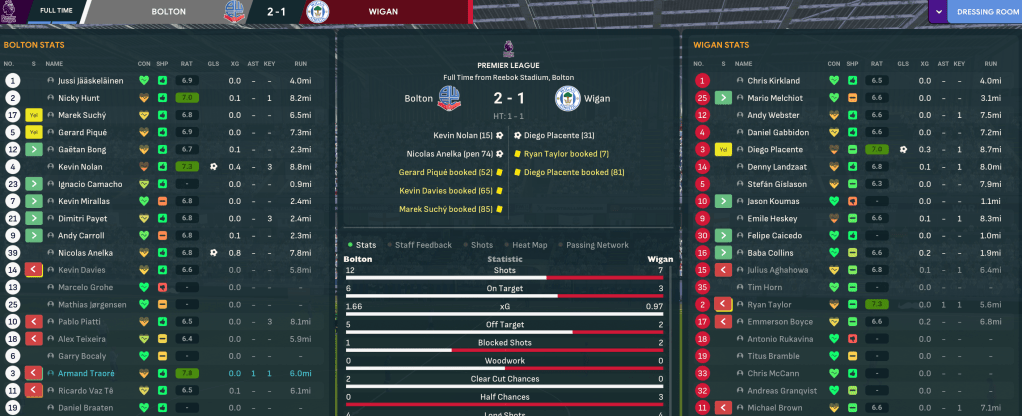
Task: Select Jussi Jääskeläinen in Bolton stats
Action: pos(90,80)
